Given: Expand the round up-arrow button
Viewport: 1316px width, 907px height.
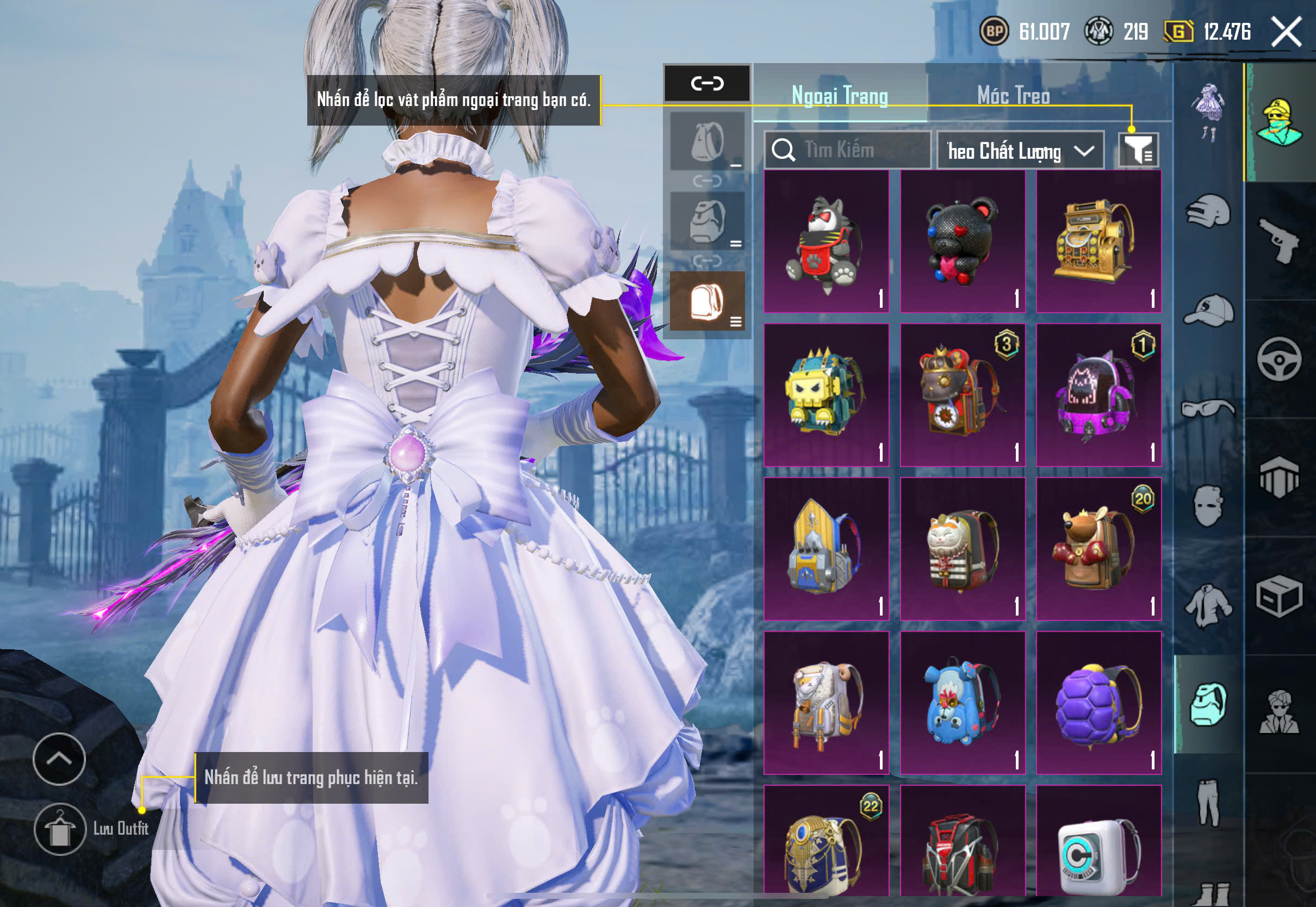Looking at the screenshot, I should click(x=59, y=759).
